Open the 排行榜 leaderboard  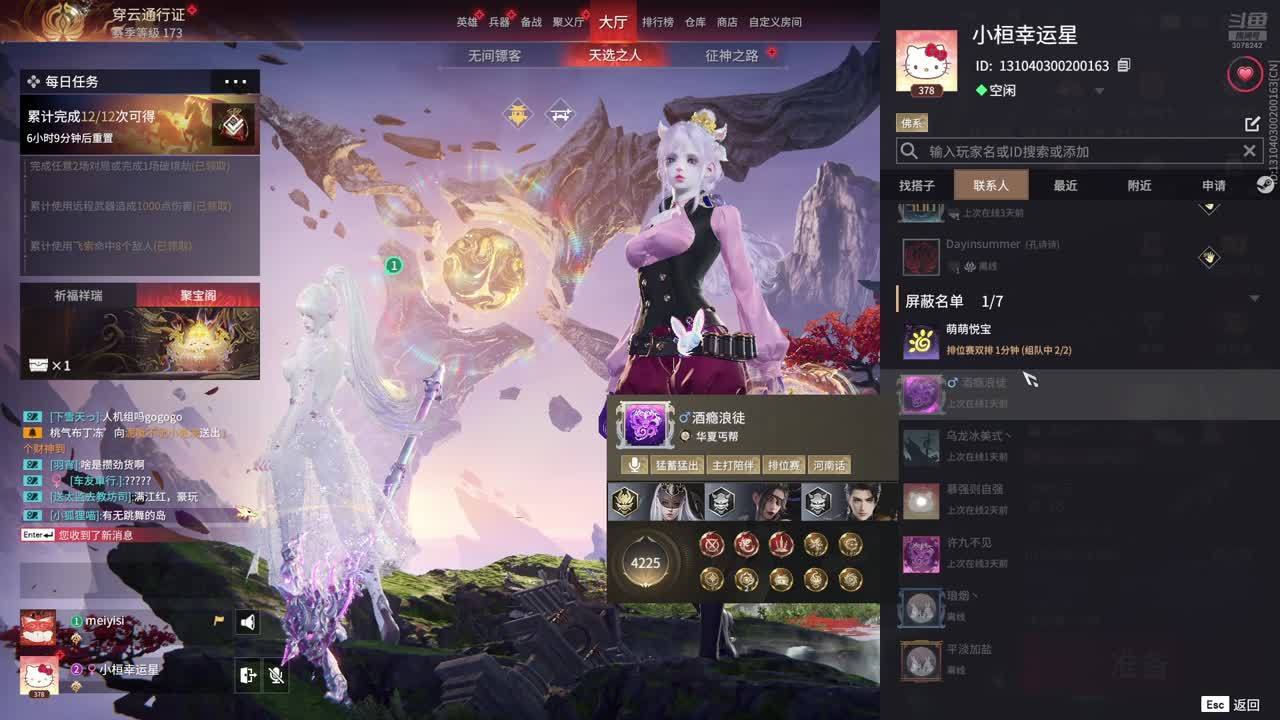[x=657, y=22]
